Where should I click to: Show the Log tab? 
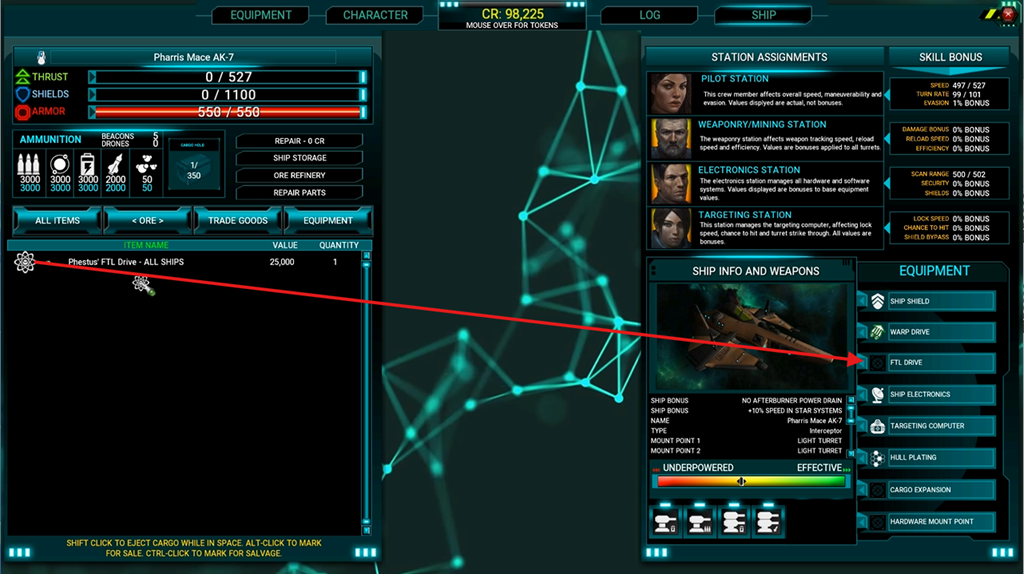point(649,15)
